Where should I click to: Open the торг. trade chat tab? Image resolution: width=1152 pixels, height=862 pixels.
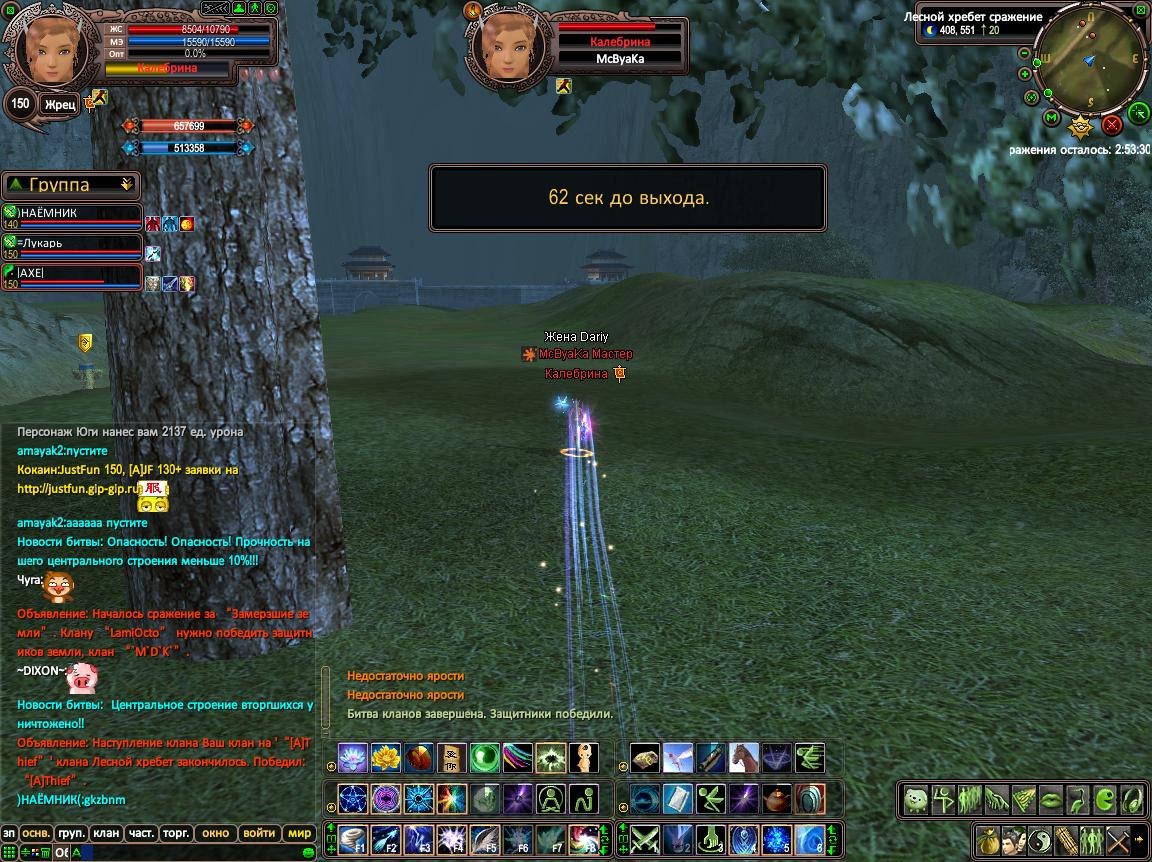[x=176, y=833]
